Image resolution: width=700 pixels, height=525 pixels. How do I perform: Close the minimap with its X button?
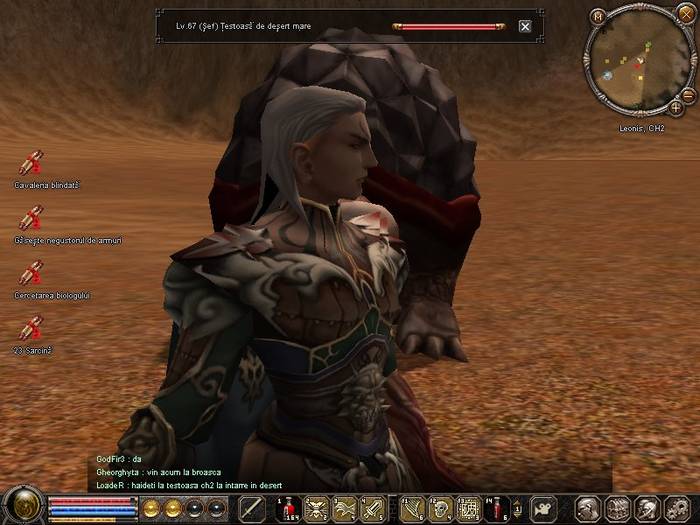[x=685, y=13]
